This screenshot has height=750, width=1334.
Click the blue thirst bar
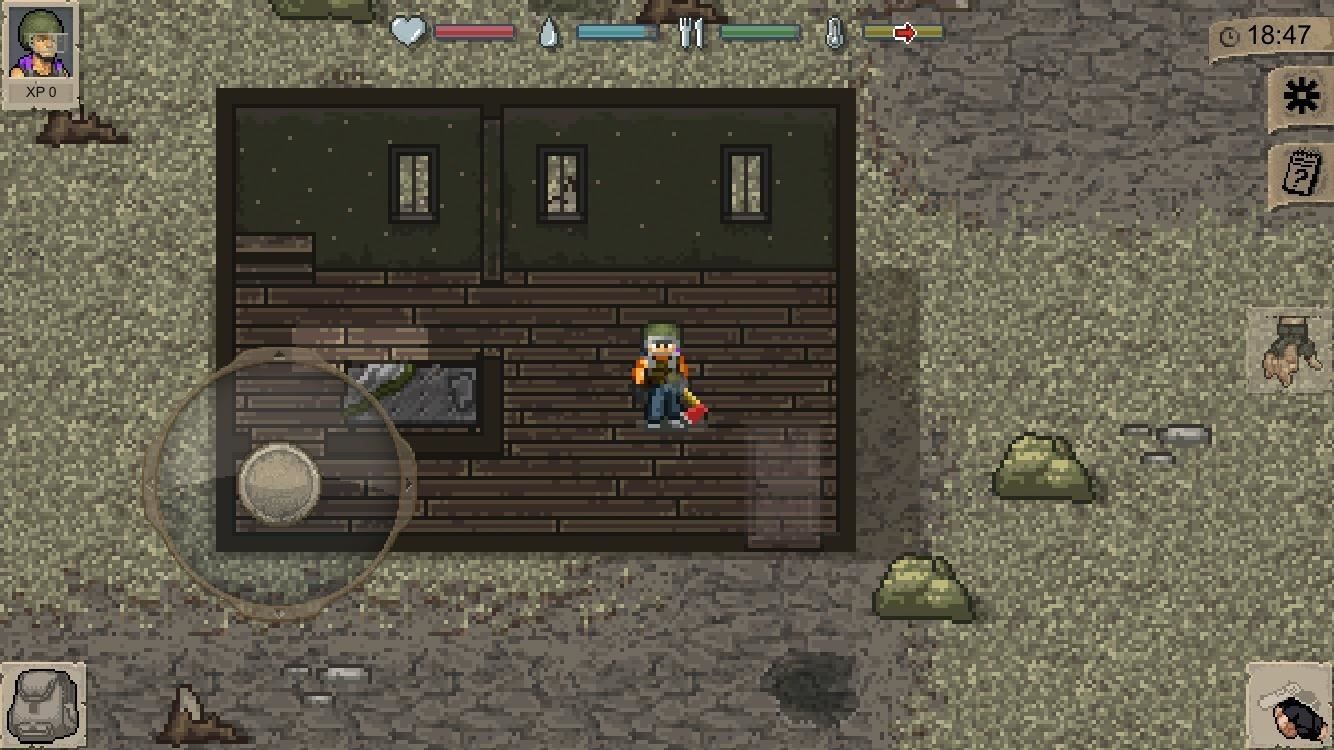point(615,31)
